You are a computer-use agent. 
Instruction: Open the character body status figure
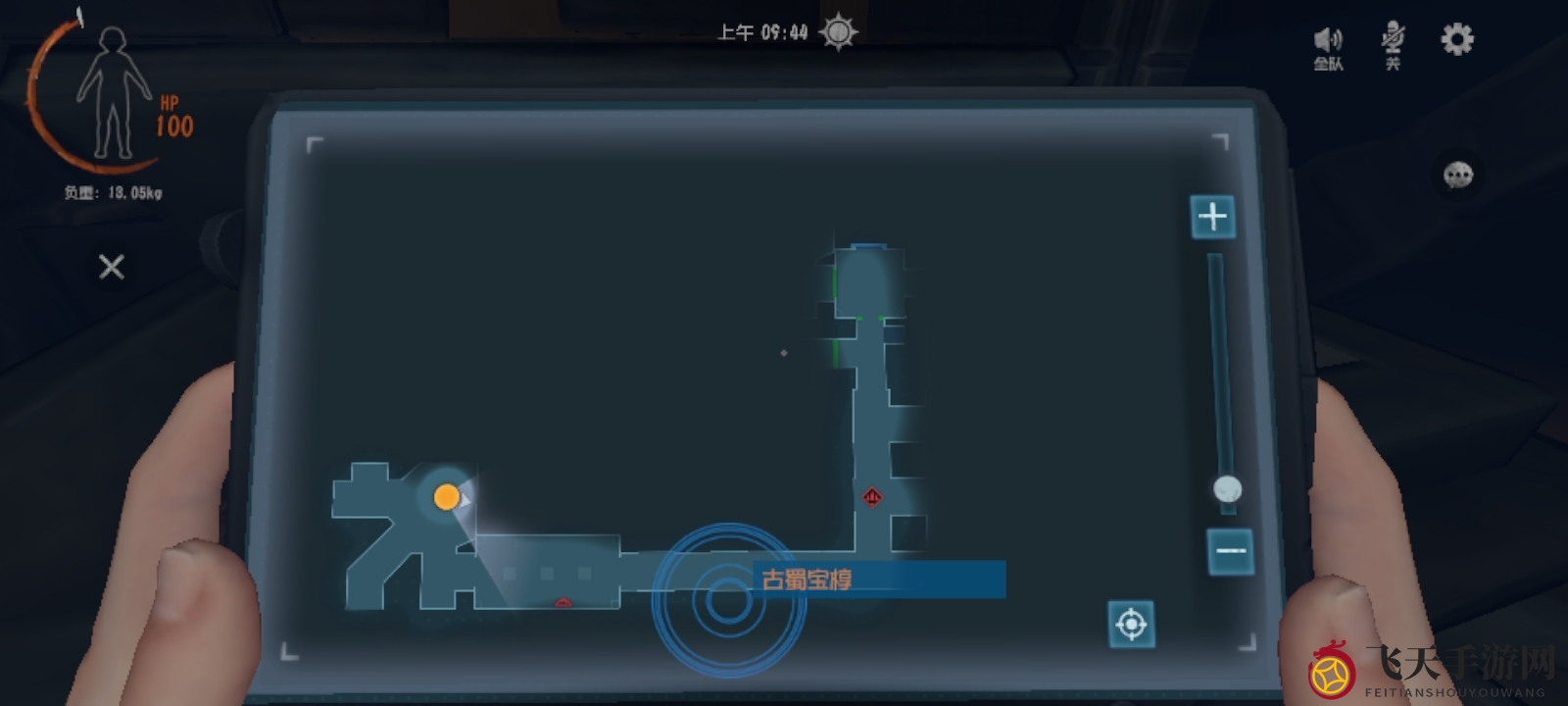tap(115, 95)
